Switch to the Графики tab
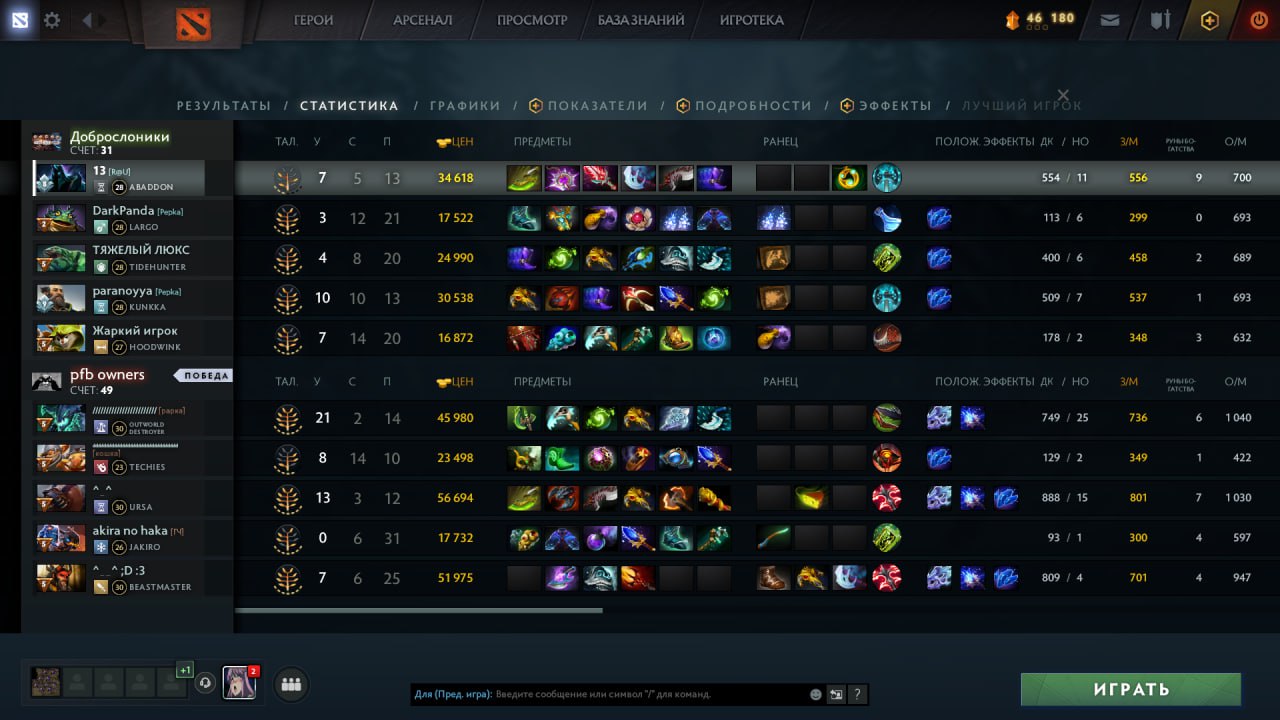The image size is (1280, 720). 465,105
